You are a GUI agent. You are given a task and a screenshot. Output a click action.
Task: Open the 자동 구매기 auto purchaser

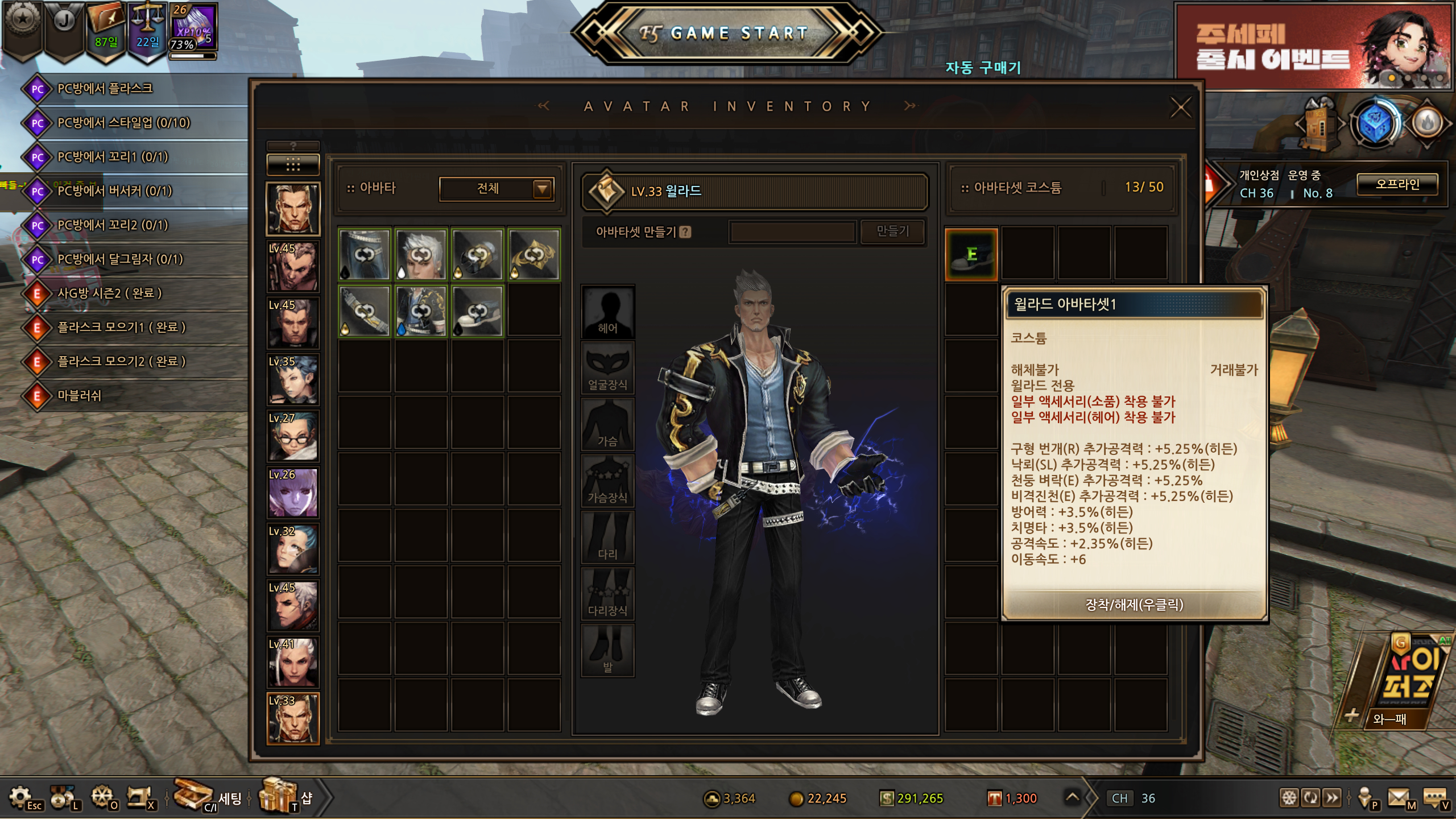pos(983,68)
